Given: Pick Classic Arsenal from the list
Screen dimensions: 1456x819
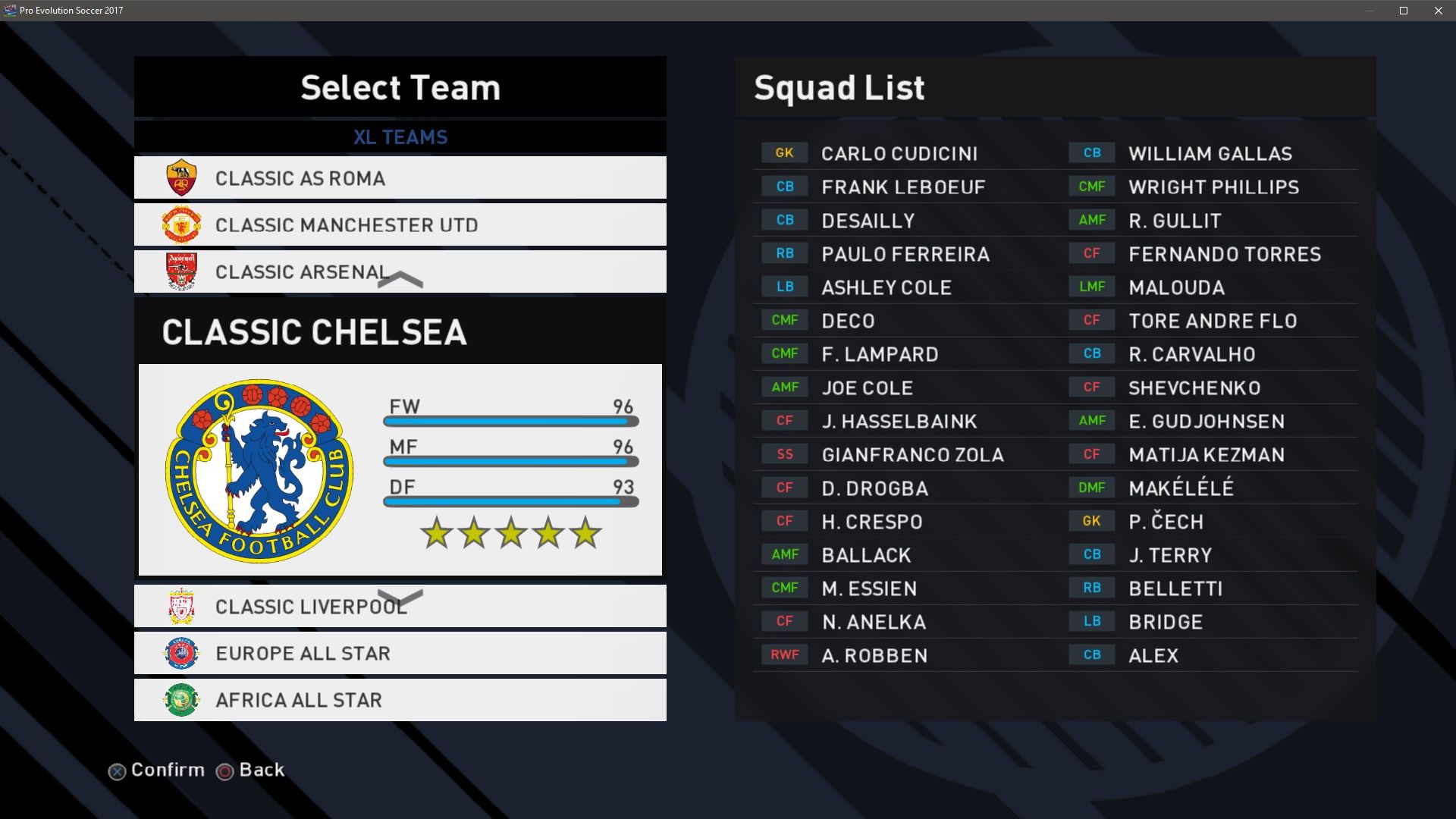Looking at the screenshot, I should pyautogui.click(x=400, y=271).
